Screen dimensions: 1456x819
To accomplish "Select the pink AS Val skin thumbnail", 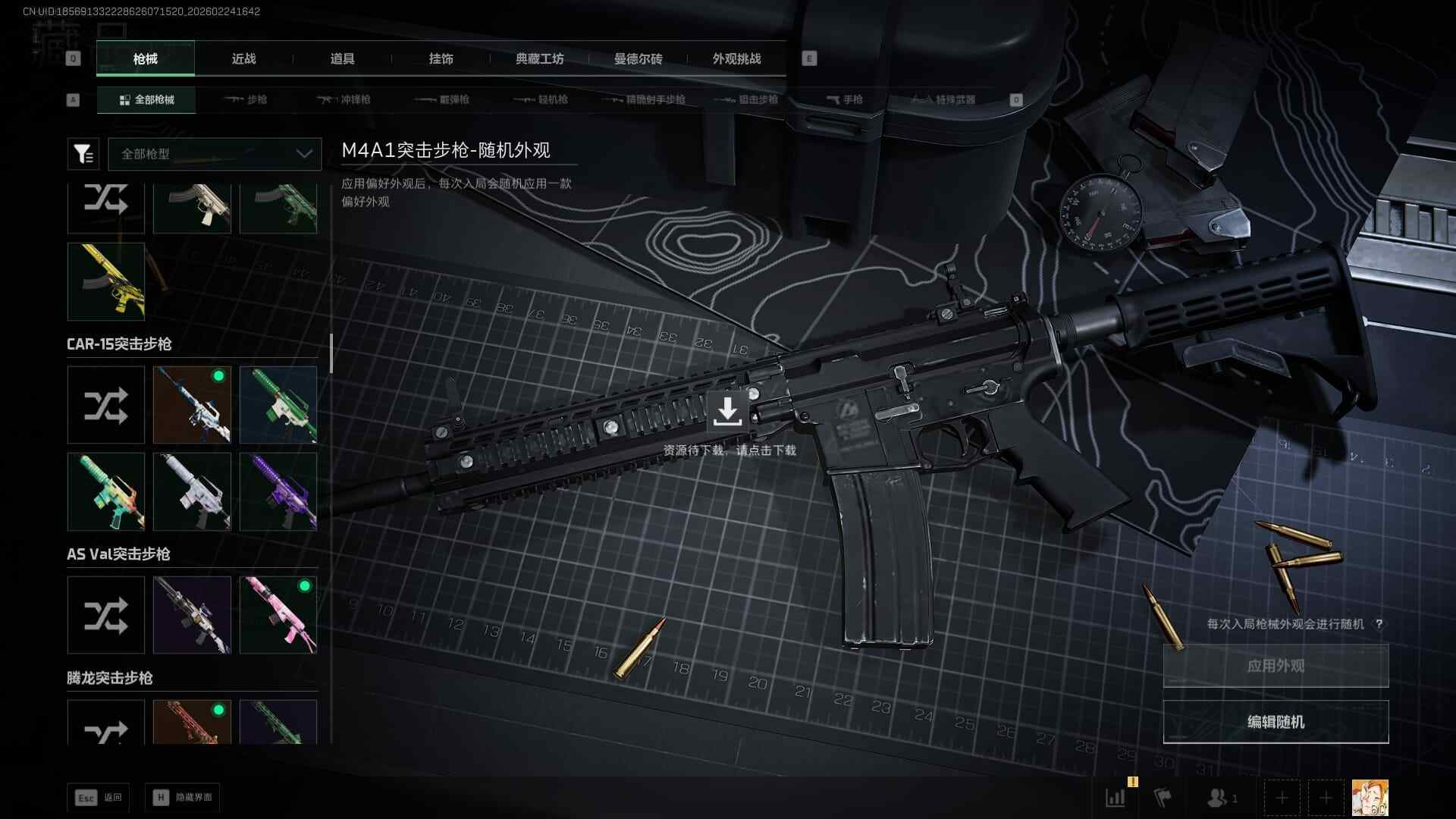I will click(278, 615).
